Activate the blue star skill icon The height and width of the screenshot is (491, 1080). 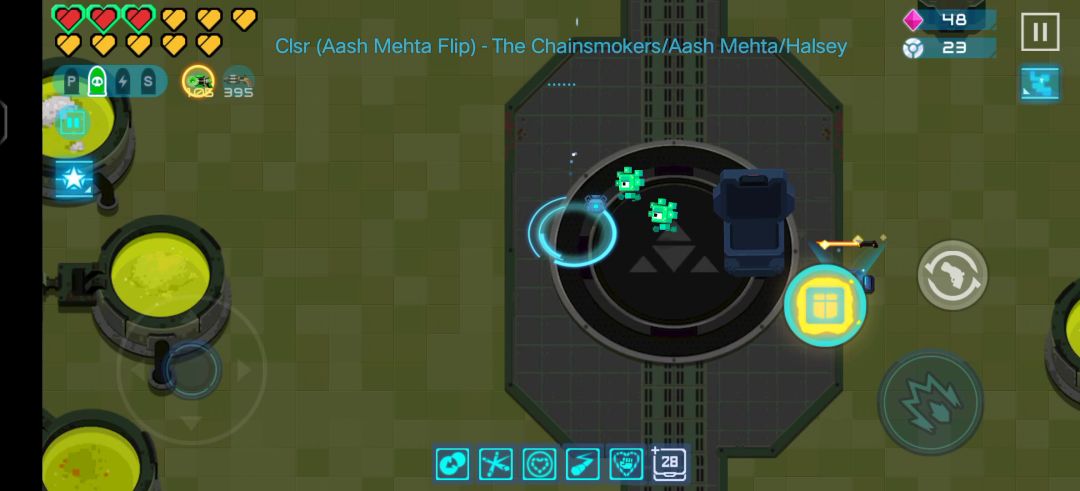click(74, 179)
